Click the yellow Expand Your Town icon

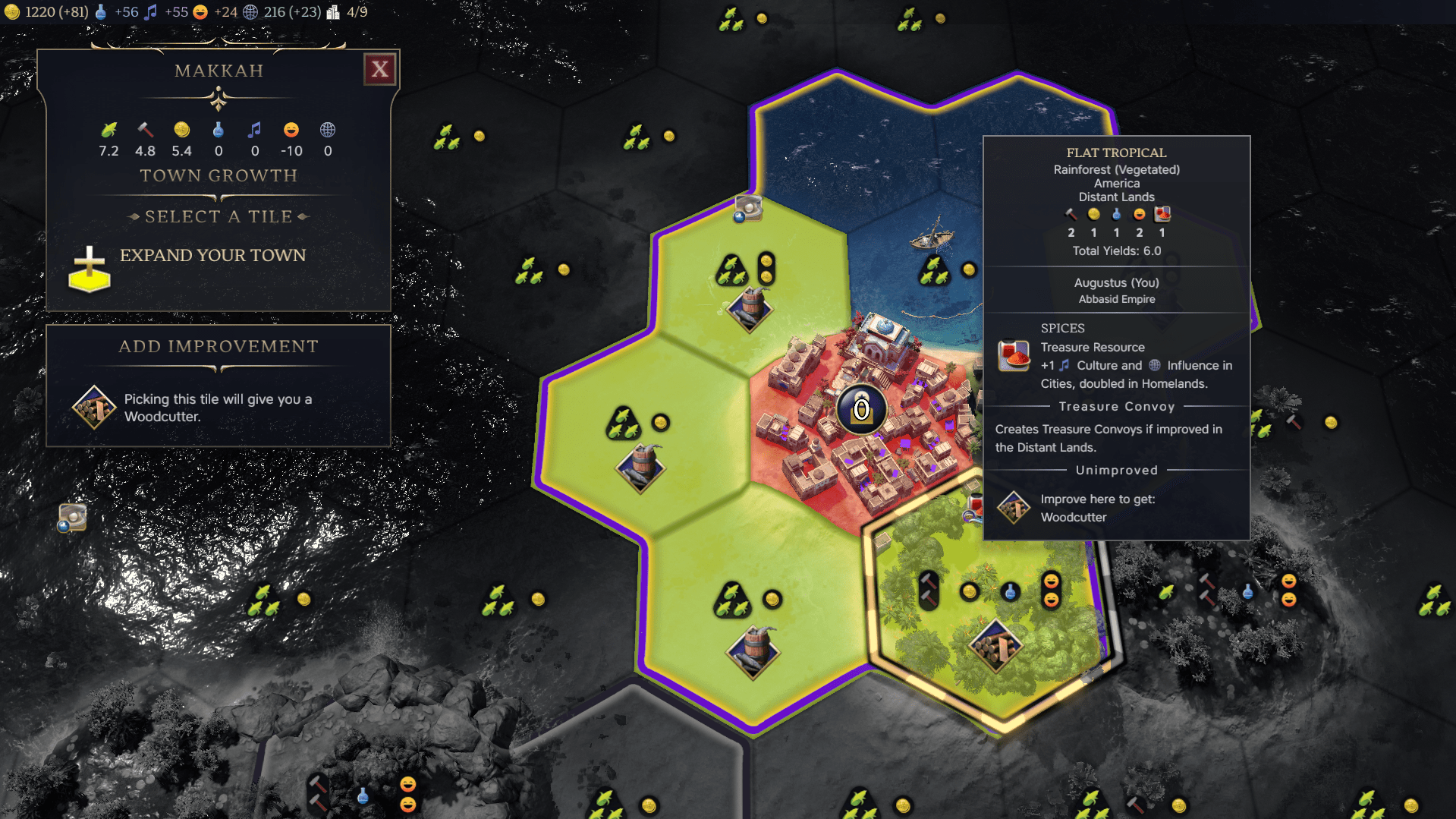point(90,269)
